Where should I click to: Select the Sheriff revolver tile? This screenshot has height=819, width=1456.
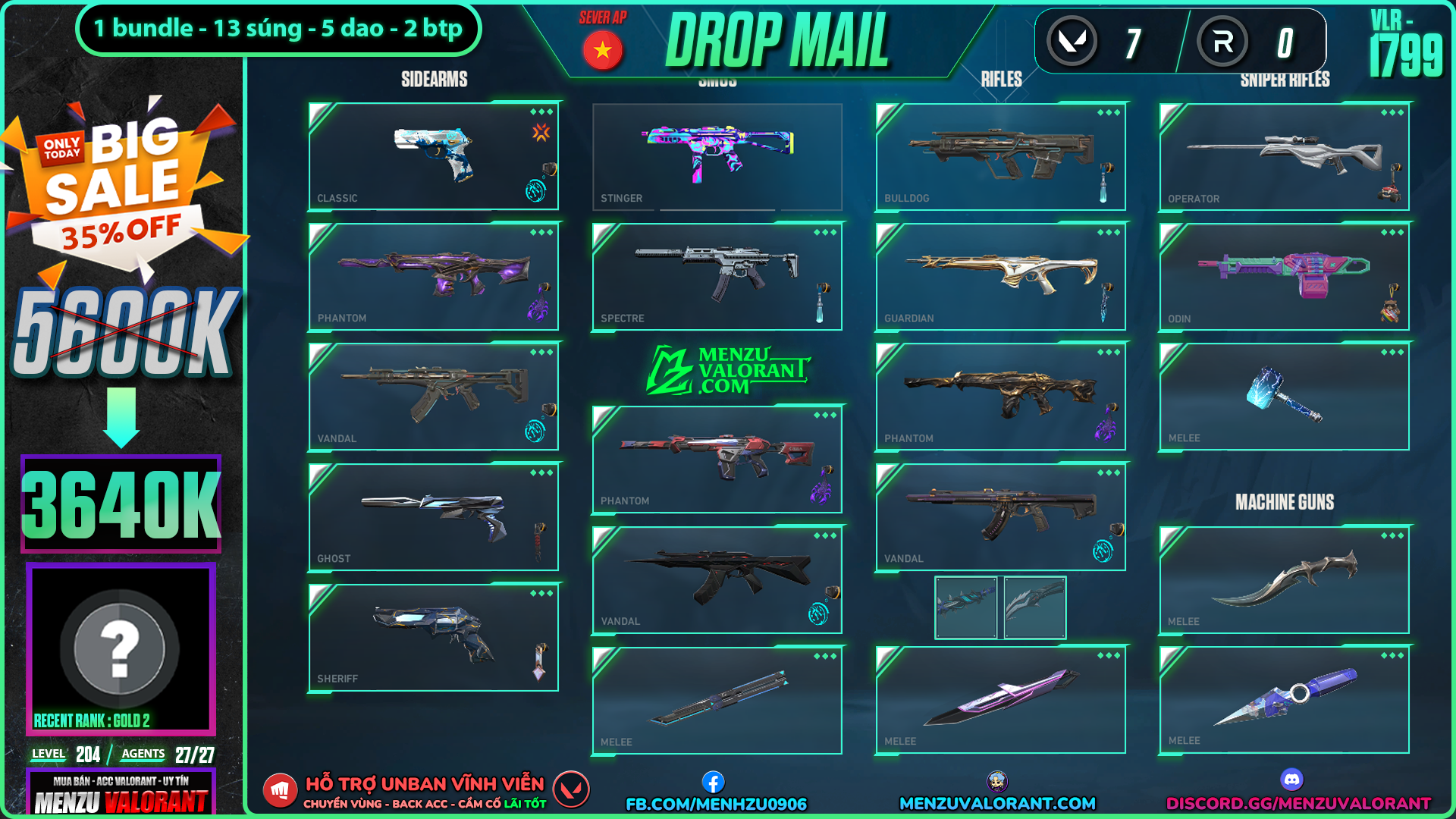(x=433, y=637)
